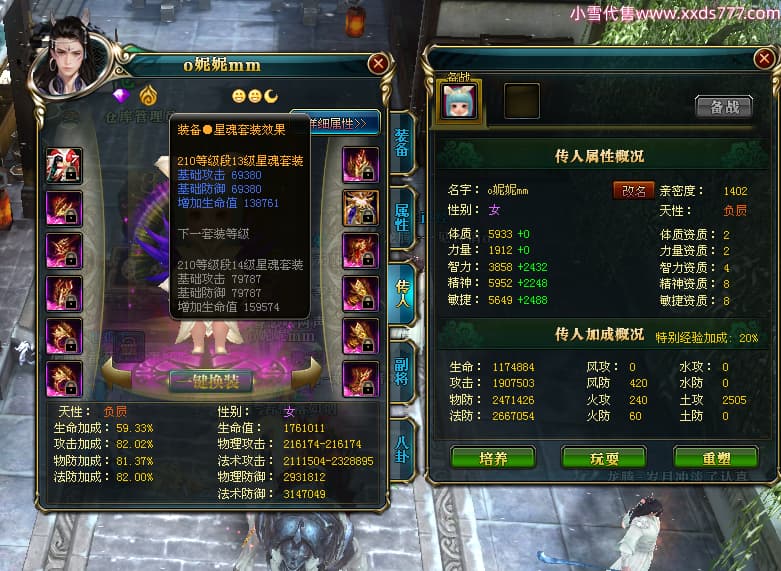Viewport: 781px width, 571px height.
Task: Switch to the 属性 attributes tab
Action: (401, 213)
